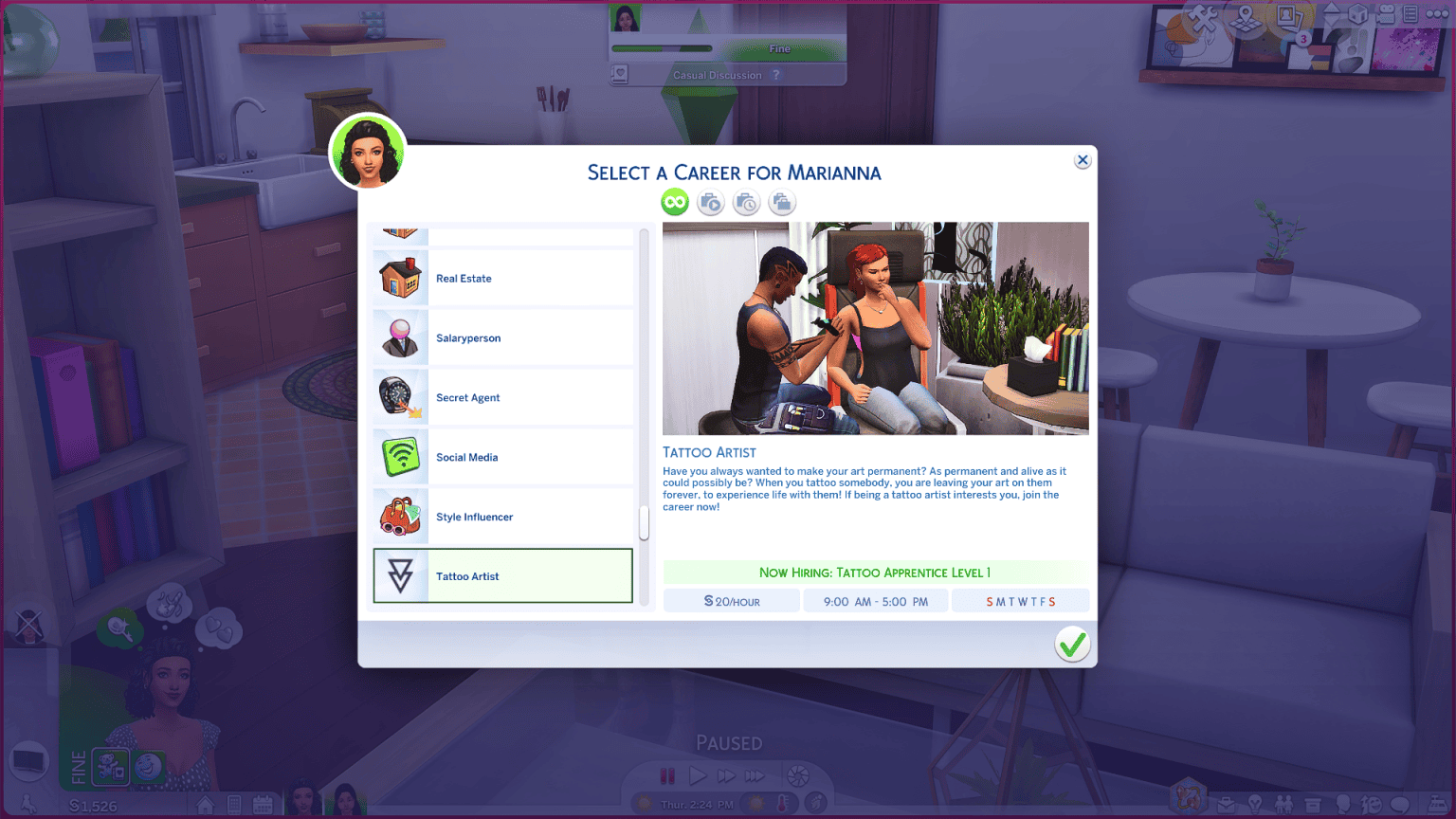
Task: Click the go down one floor arrow
Action: [1331, 21]
